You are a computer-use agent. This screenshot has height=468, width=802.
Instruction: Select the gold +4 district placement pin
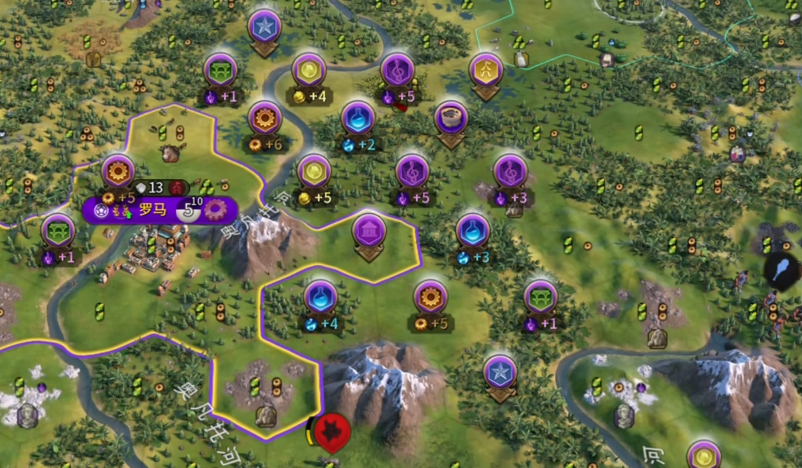309,71
